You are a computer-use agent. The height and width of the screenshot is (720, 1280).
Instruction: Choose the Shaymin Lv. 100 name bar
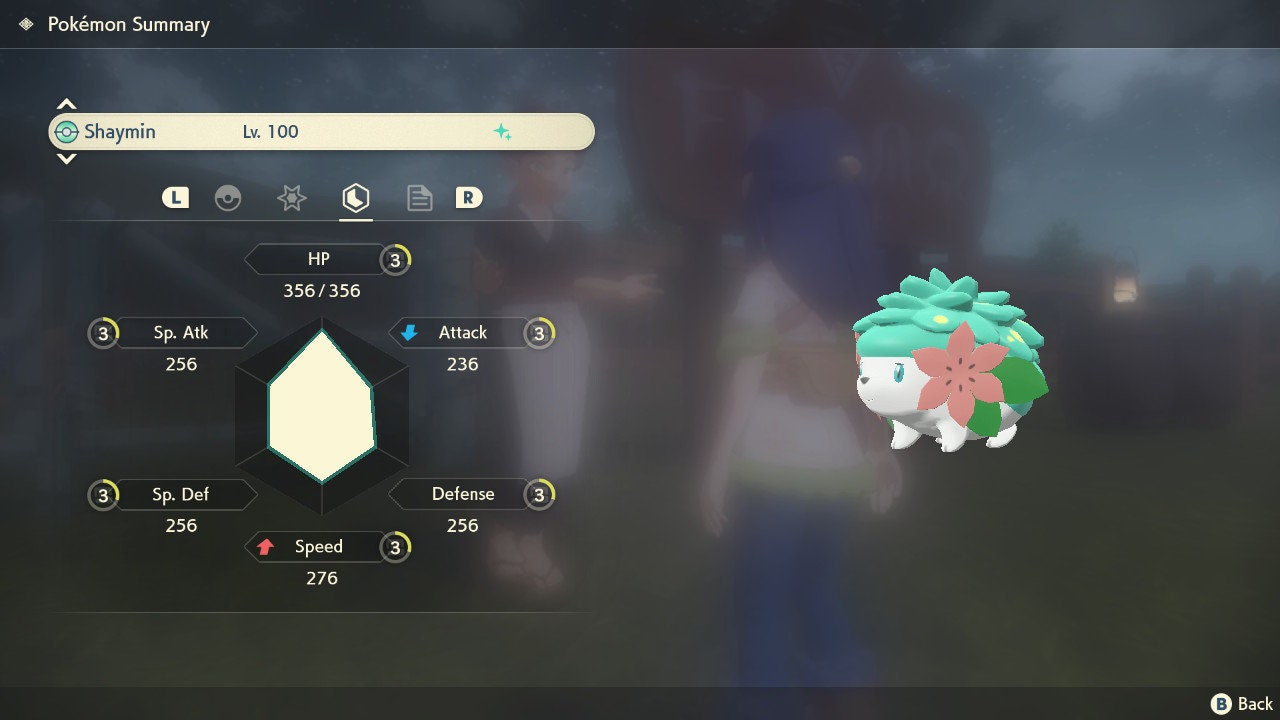click(x=321, y=132)
